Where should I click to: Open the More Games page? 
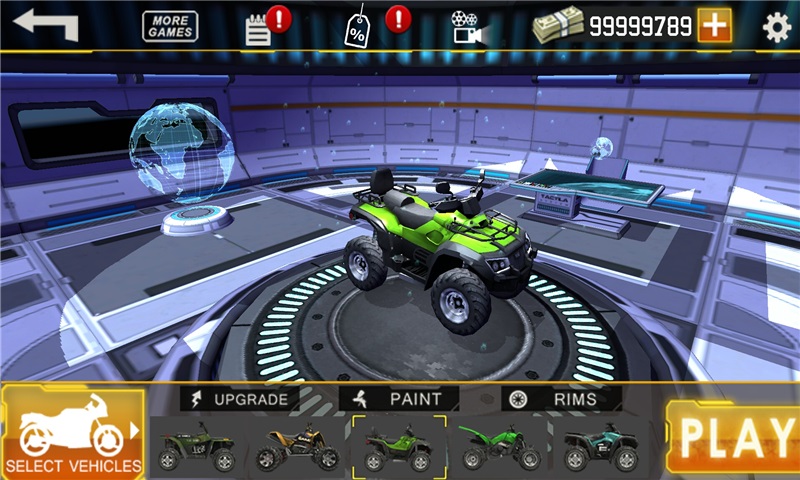(x=170, y=26)
